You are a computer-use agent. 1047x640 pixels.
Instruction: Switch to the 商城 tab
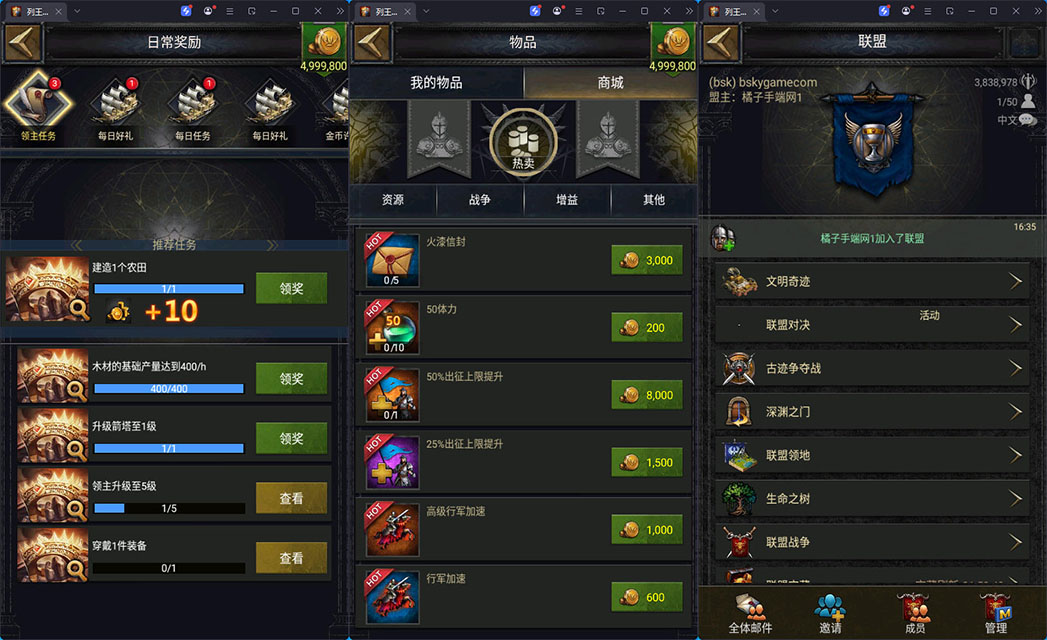610,83
